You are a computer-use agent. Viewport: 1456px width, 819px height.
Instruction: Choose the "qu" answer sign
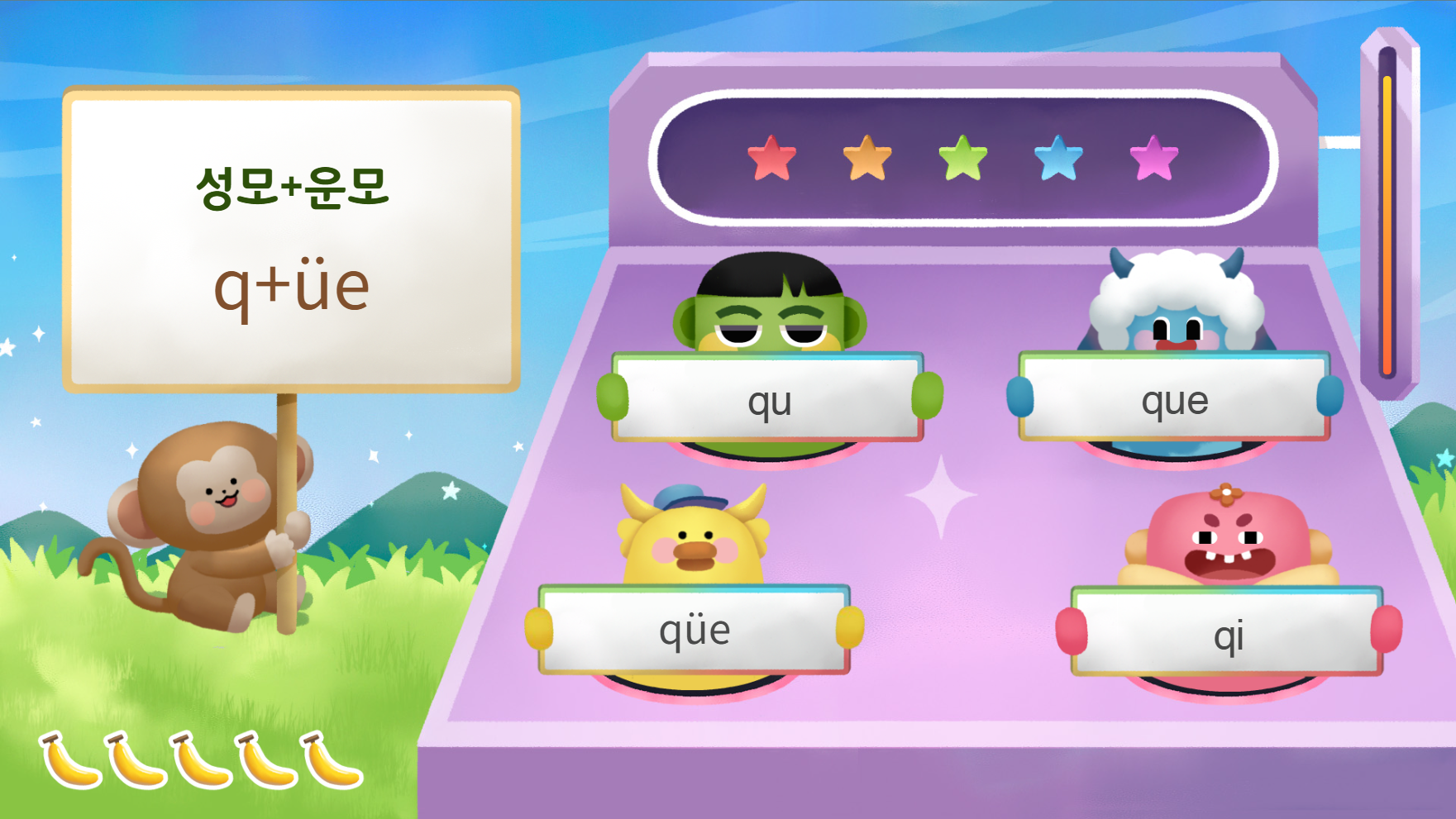click(x=769, y=398)
